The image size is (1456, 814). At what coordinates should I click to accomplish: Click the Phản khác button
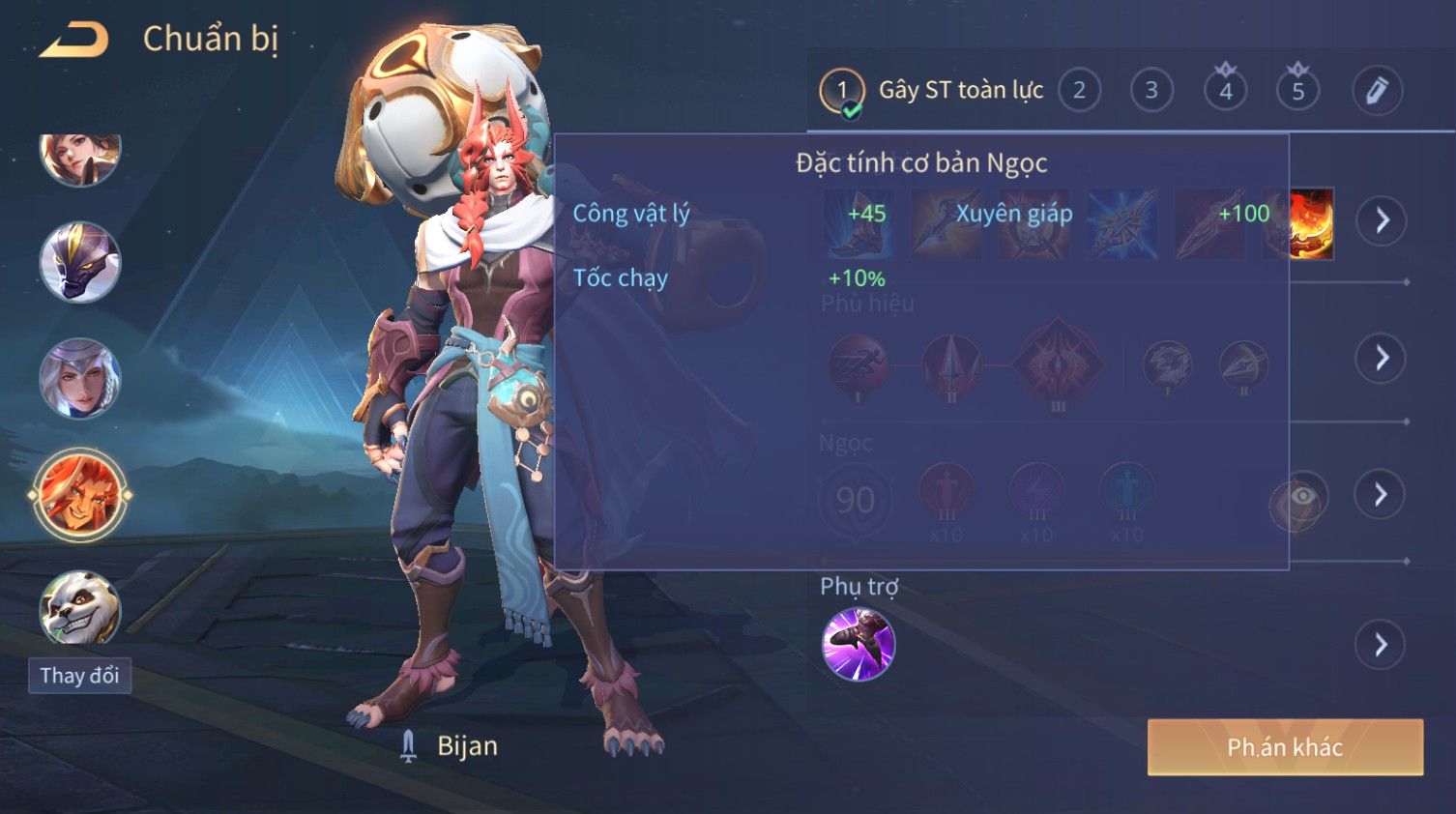1285,747
